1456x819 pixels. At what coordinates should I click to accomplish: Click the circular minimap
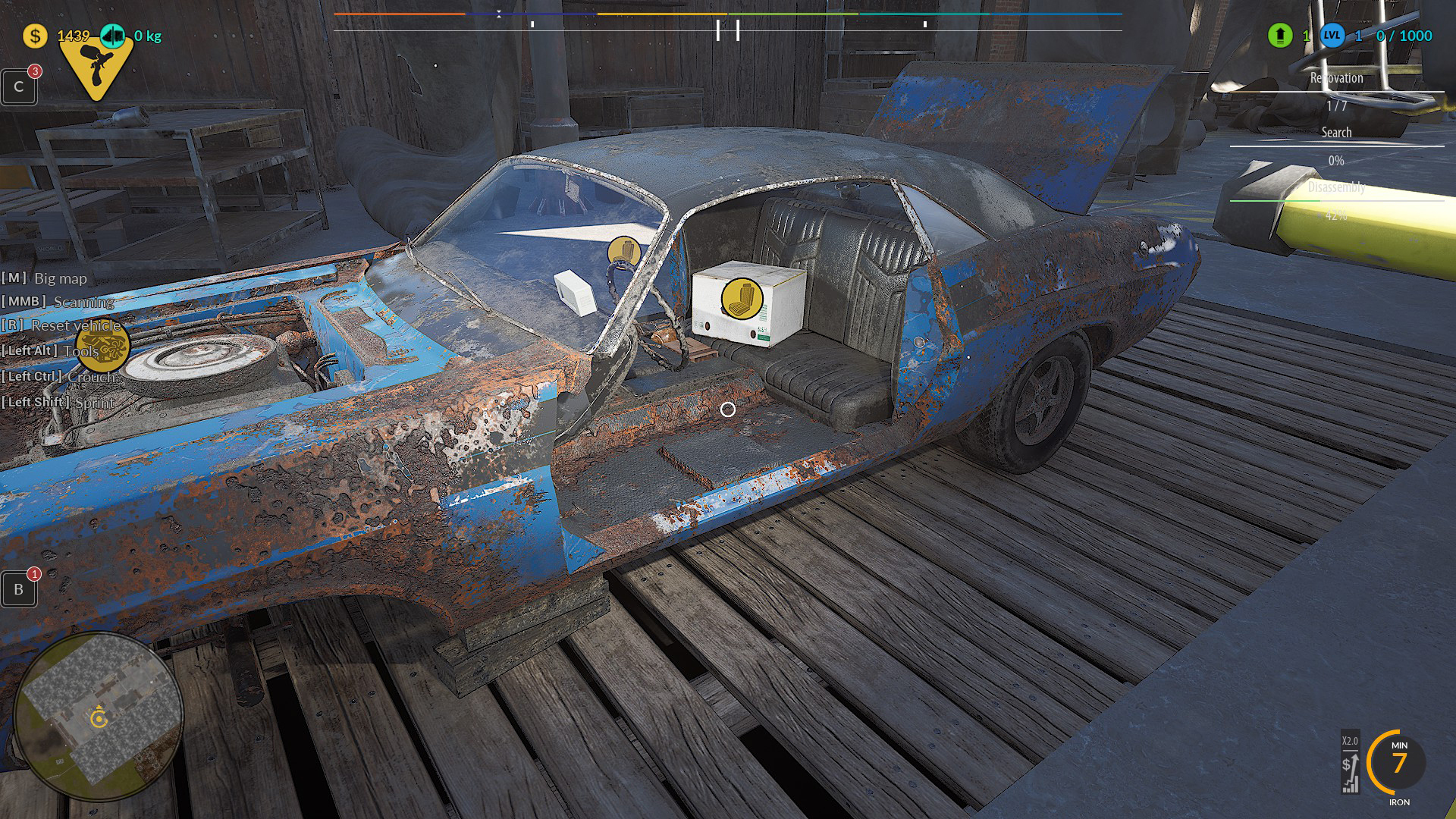point(99,715)
